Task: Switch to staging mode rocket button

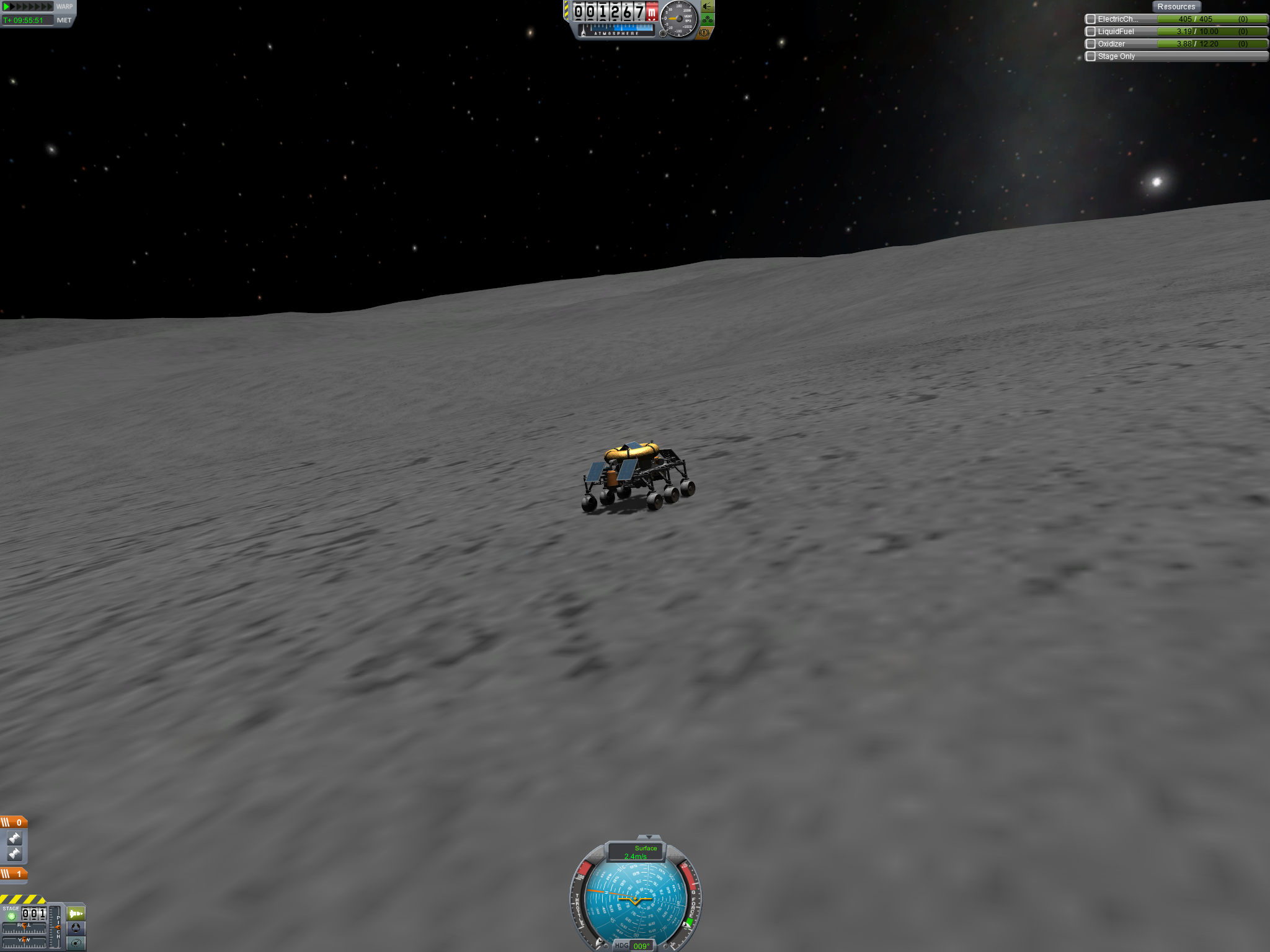Action: (76, 914)
